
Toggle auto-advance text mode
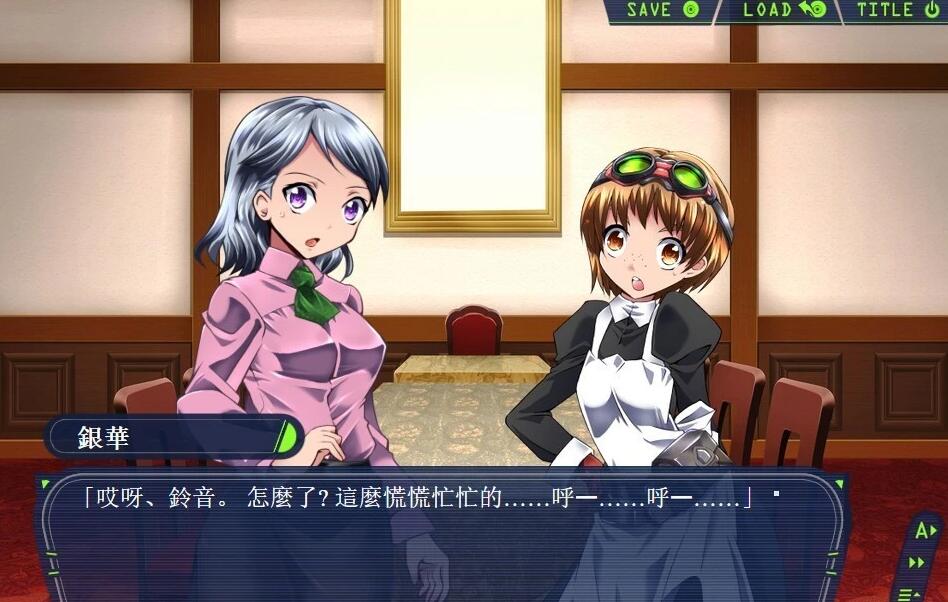923,531
